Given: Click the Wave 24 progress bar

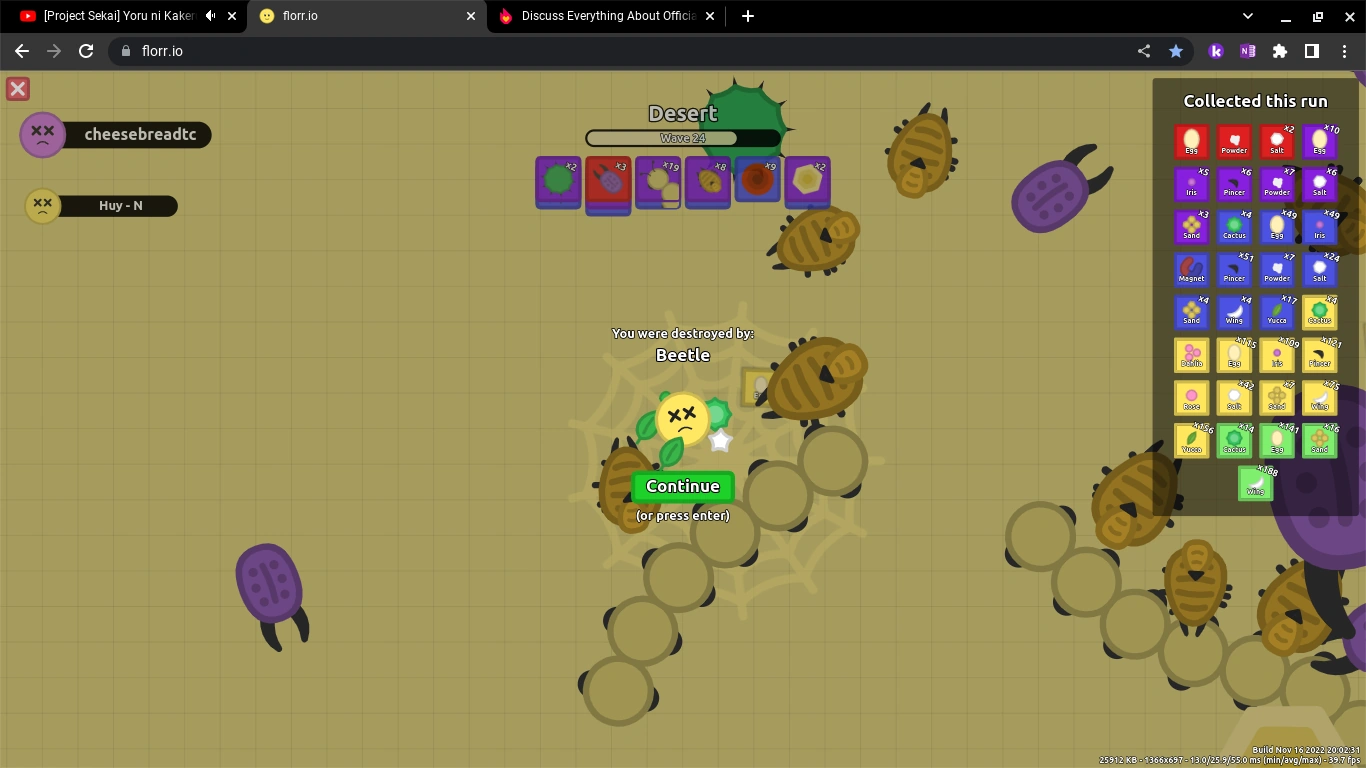Looking at the screenshot, I should [x=683, y=137].
